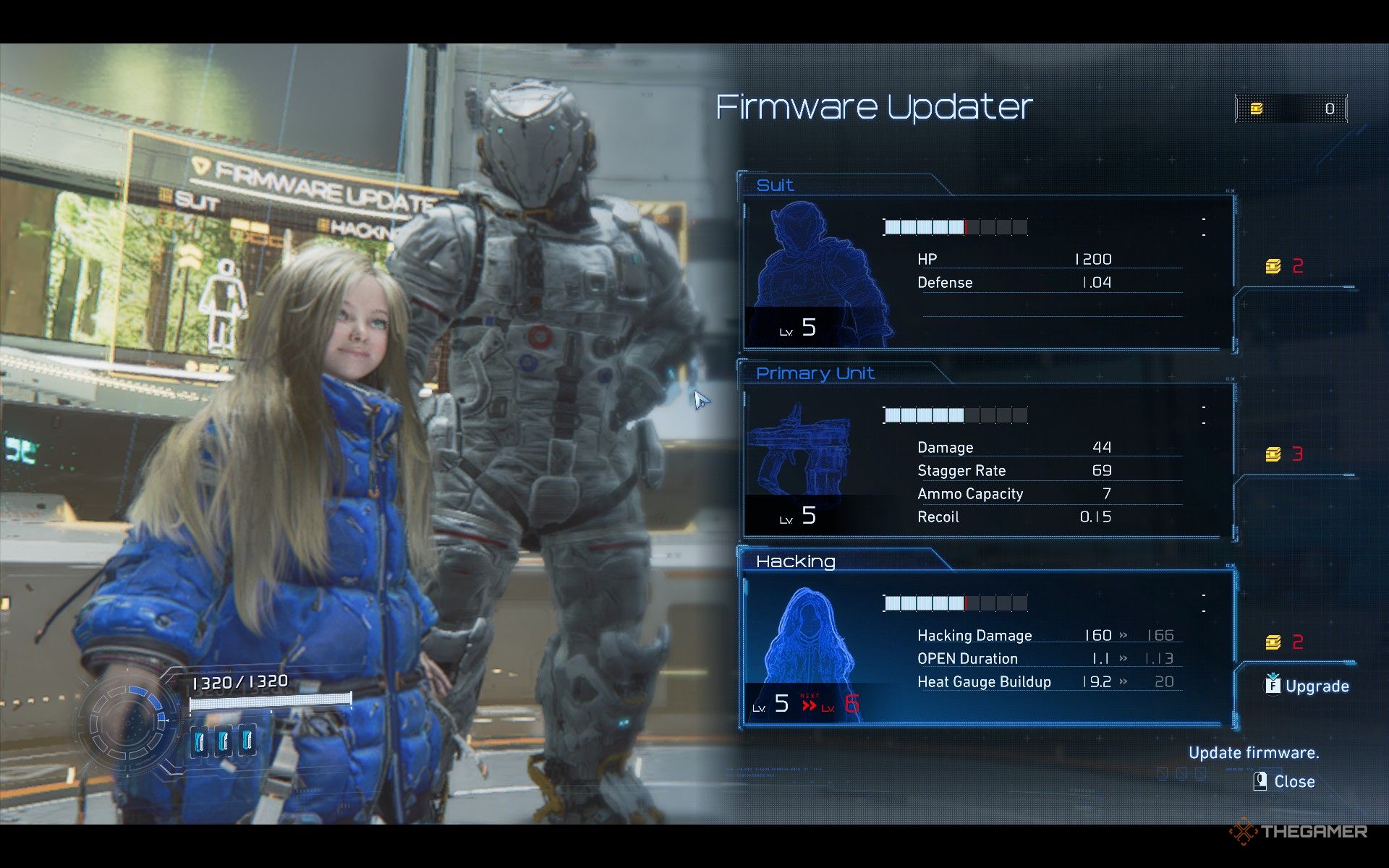Upgrade the Hacking firmware
This screenshot has width=1389, height=868.
point(1307,685)
